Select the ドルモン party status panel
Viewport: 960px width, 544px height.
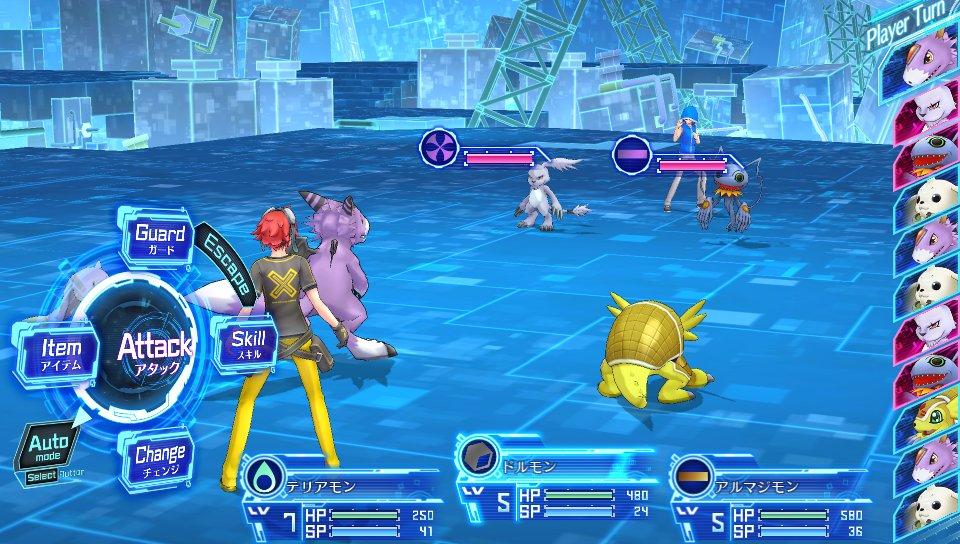point(555,483)
